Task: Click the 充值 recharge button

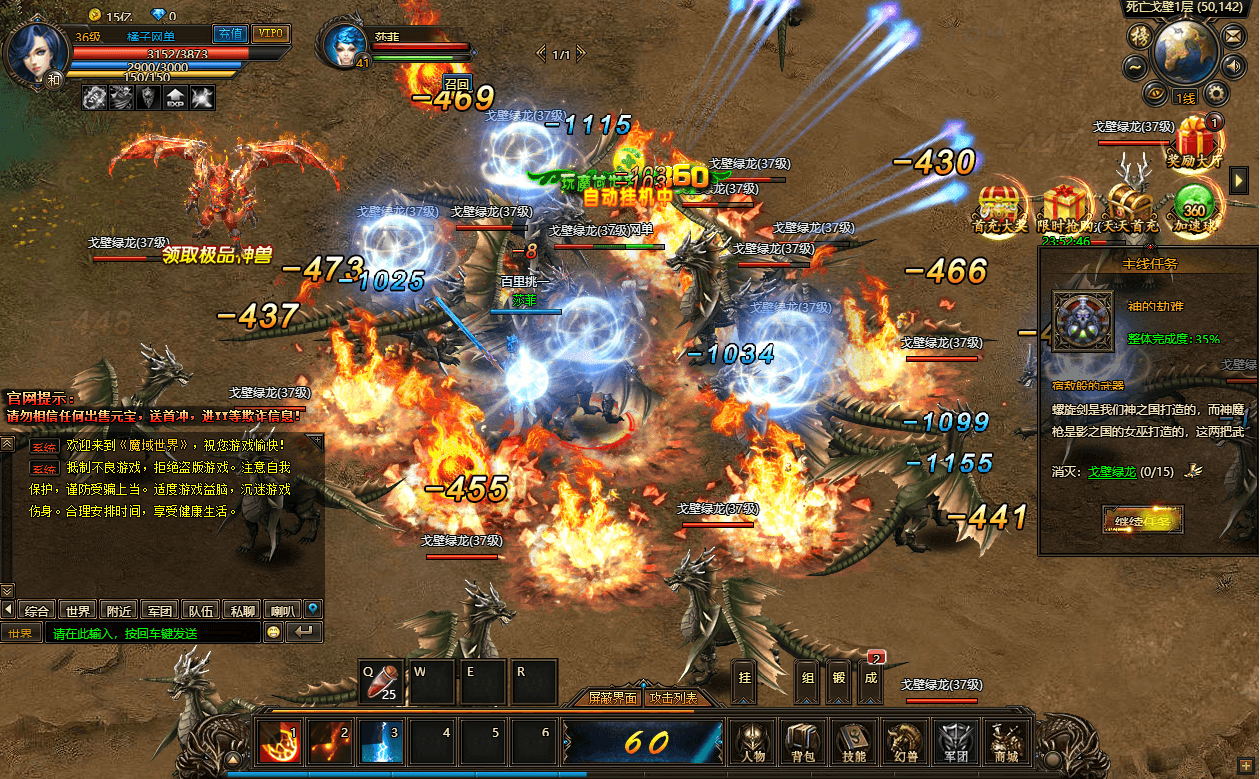Action: point(232,33)
